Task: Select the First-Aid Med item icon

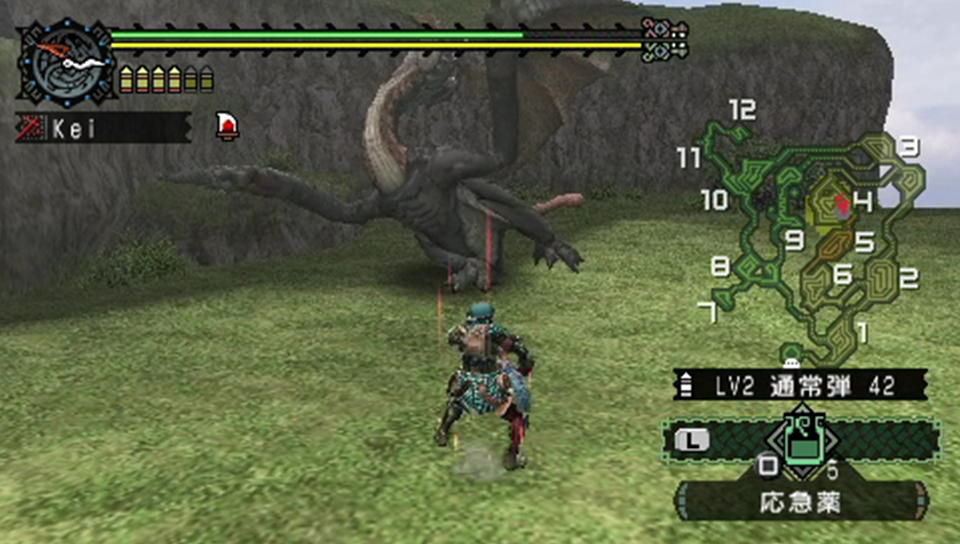Action: pyautogui.click(x=801, y=440)
